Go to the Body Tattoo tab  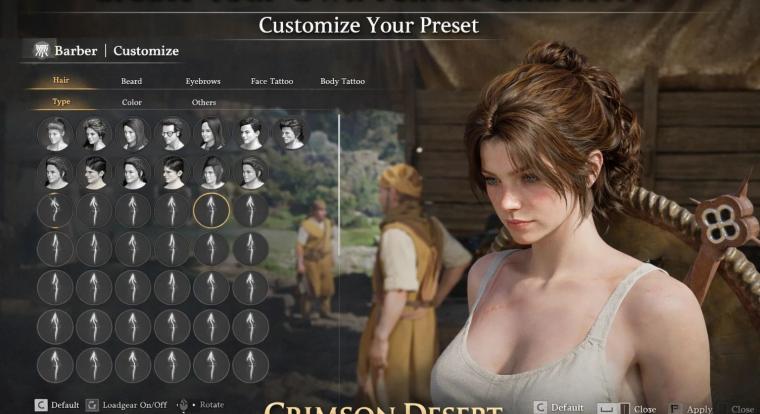coord(342,81)
